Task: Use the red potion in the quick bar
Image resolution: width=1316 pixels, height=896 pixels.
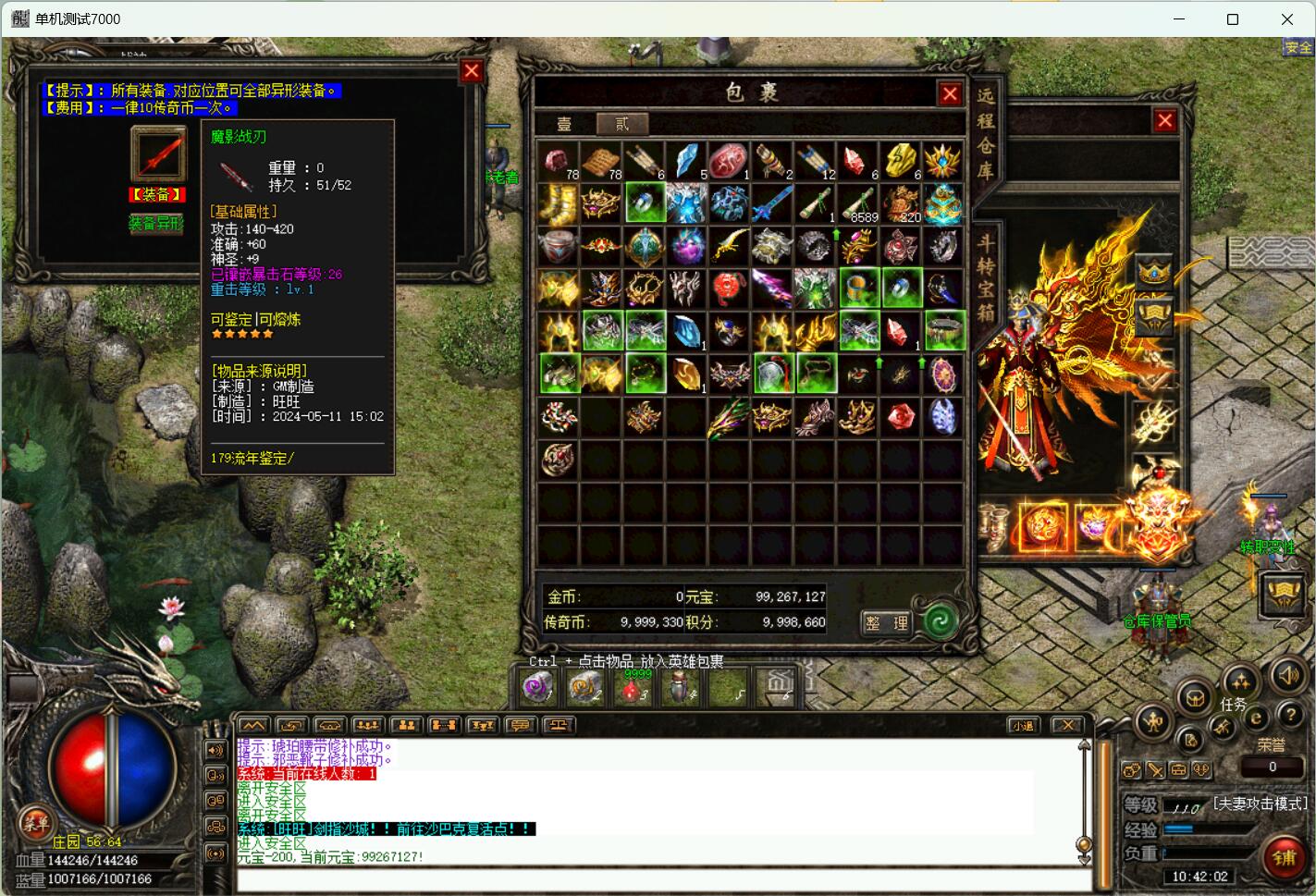Action: click(x=632, y=687)
